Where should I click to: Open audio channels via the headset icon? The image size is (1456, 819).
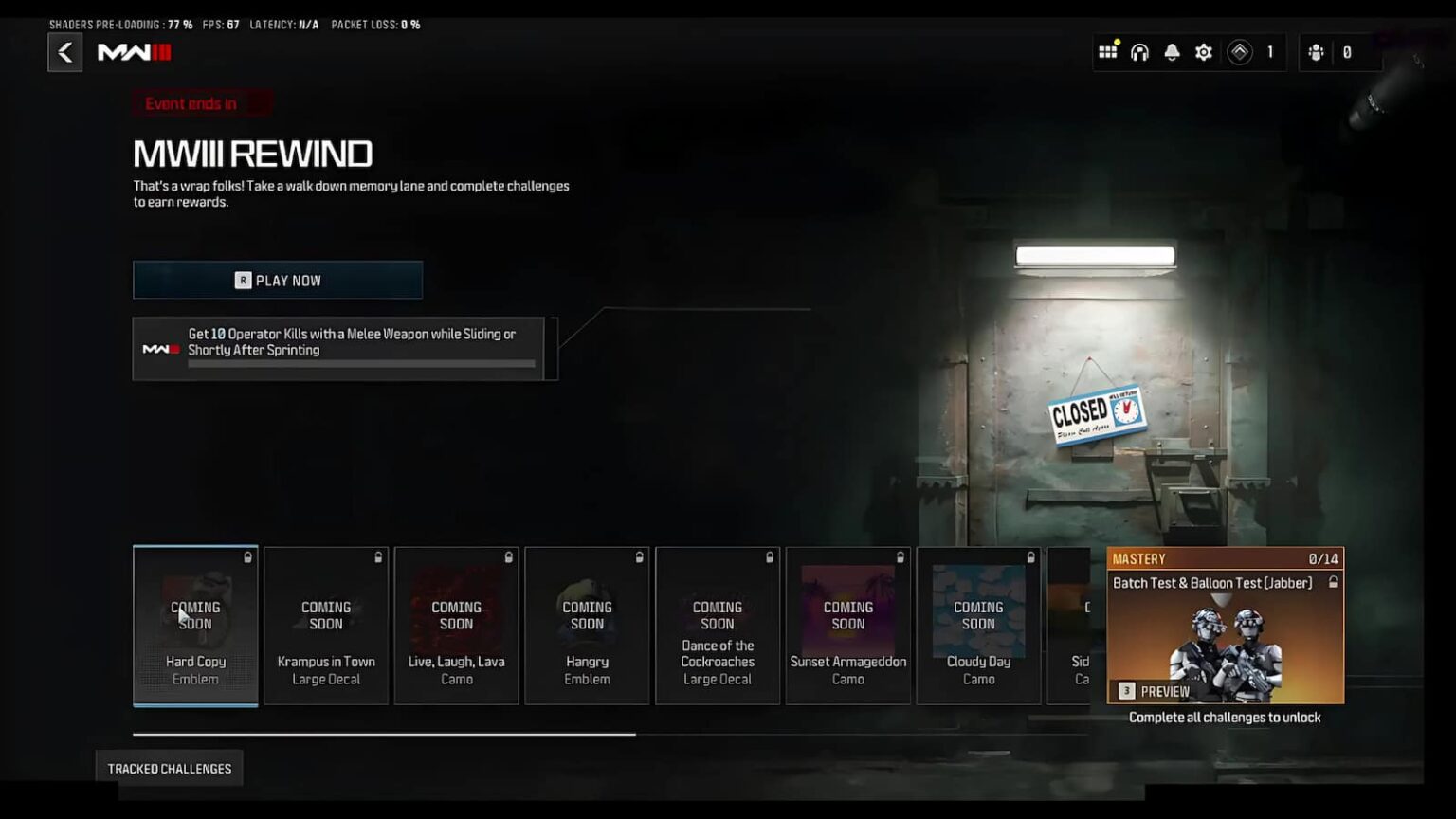click(1139, 52)
